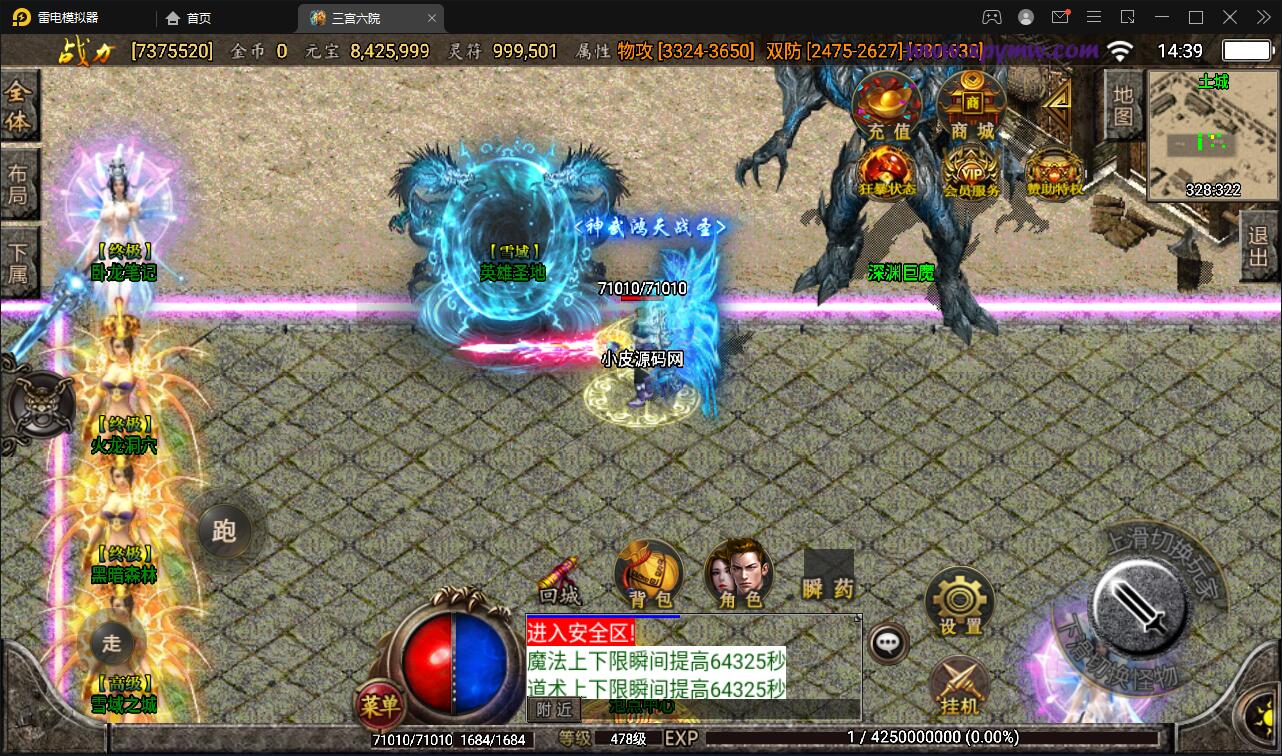1282x756 pixels.
Task: Open the 下属 subordinates button
Action: click(18, 262)
